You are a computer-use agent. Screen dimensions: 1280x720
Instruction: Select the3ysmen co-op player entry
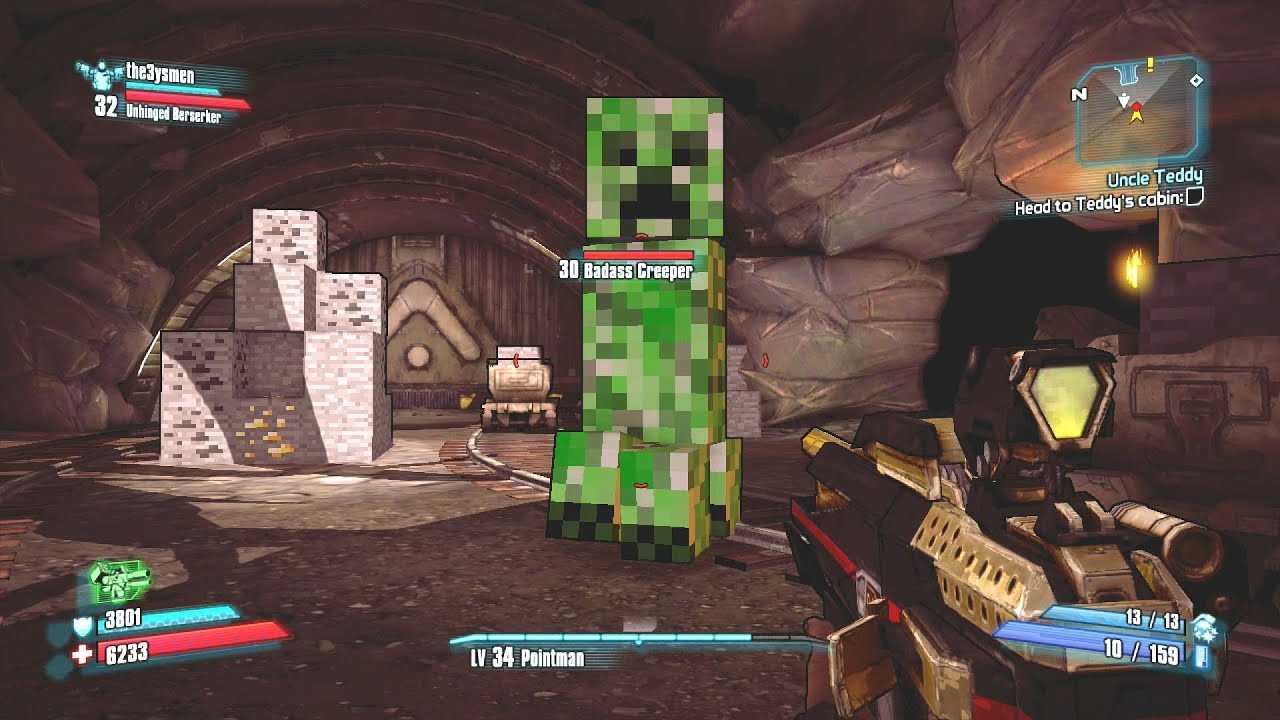[160, 71]
